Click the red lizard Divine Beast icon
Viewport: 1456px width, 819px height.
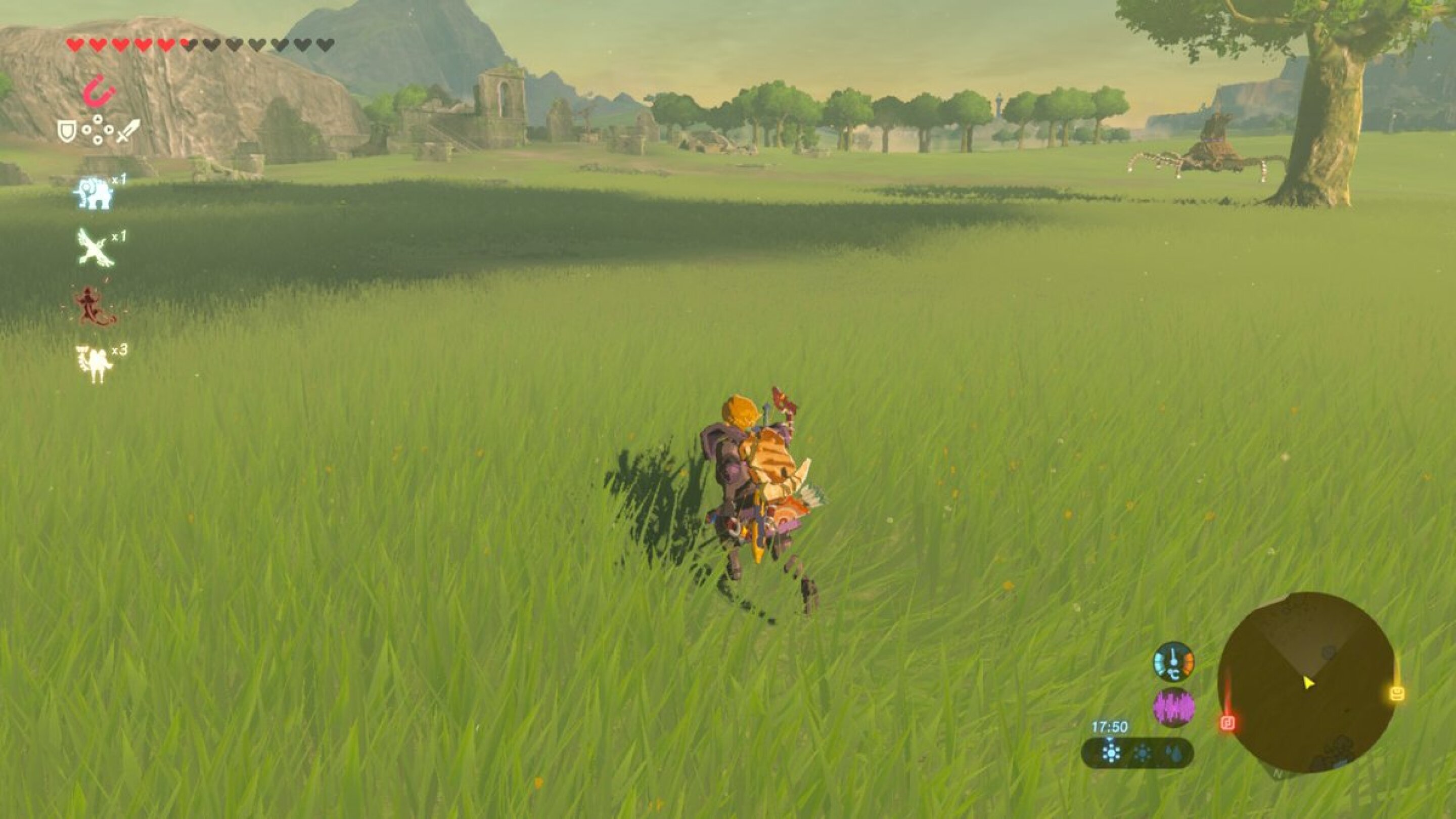(x=94, y=306)
